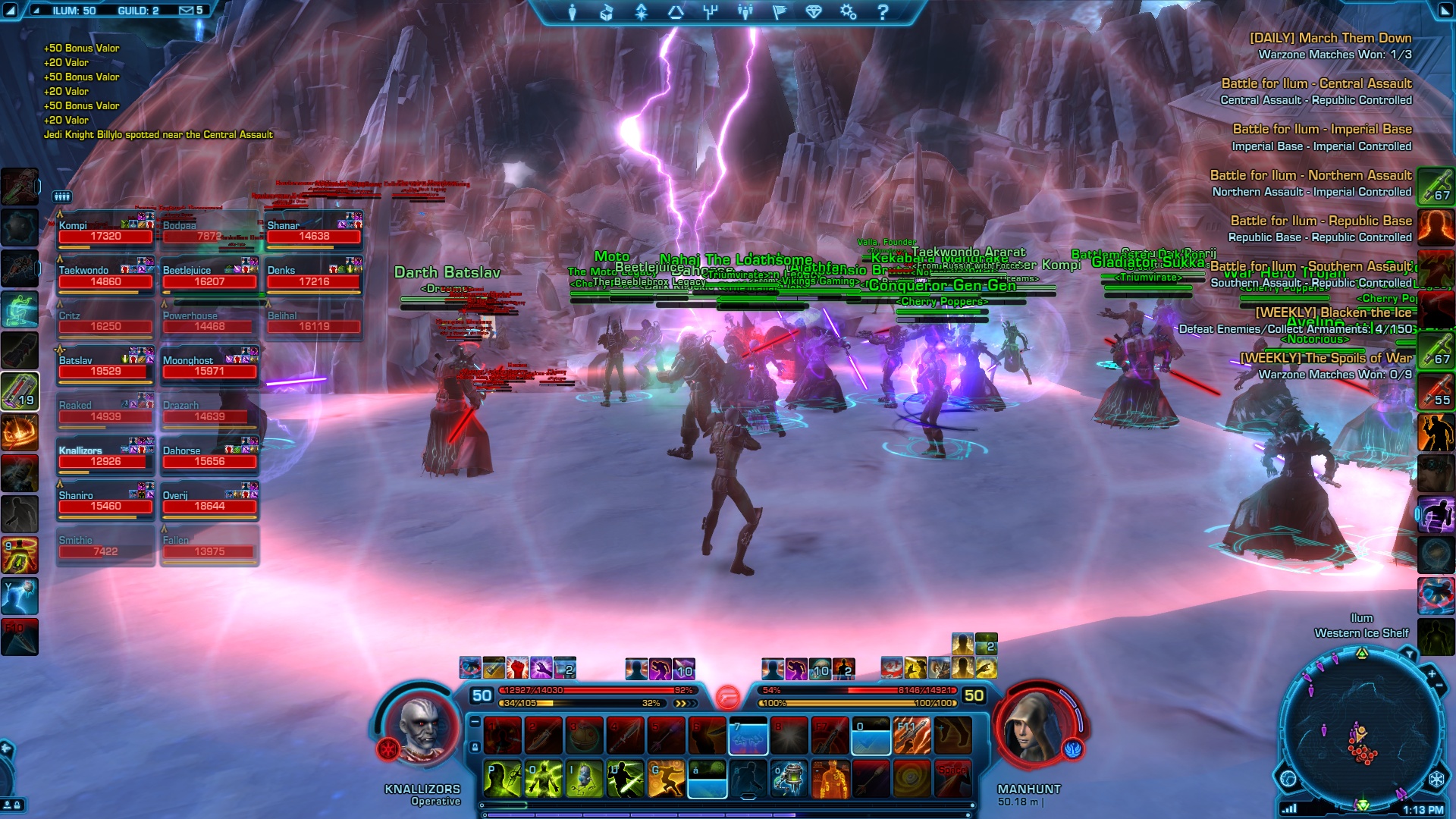
Task: Activate the grenade ability in slot 3
Action: pyautogui.click(x=584, y=735)
